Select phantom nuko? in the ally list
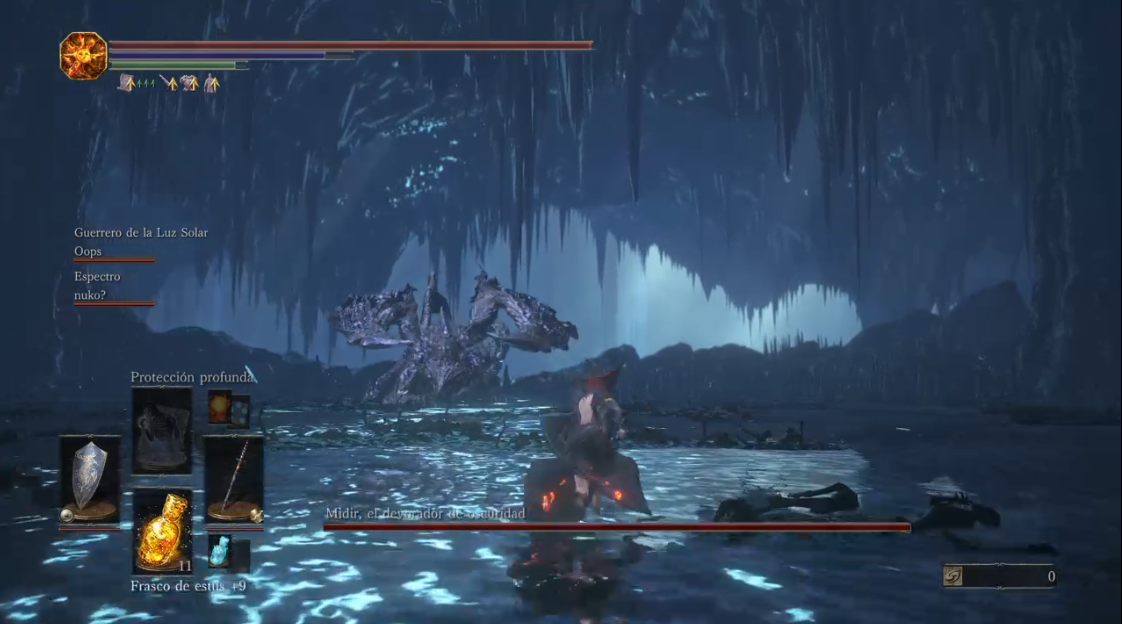Screen dimensions: 1122x624 pos(90,295)
